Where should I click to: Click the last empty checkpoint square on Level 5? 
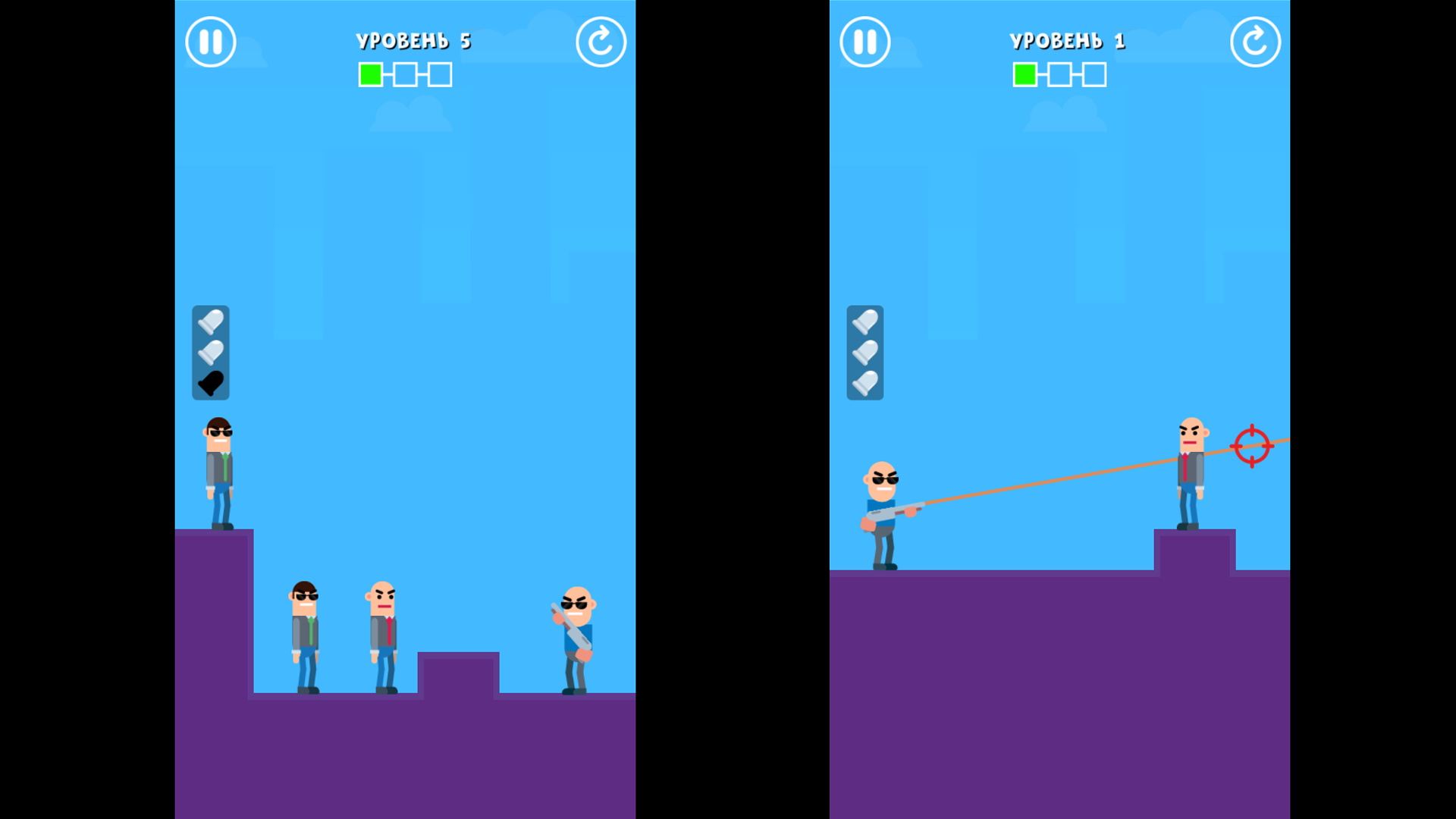[x=439, y=74]
